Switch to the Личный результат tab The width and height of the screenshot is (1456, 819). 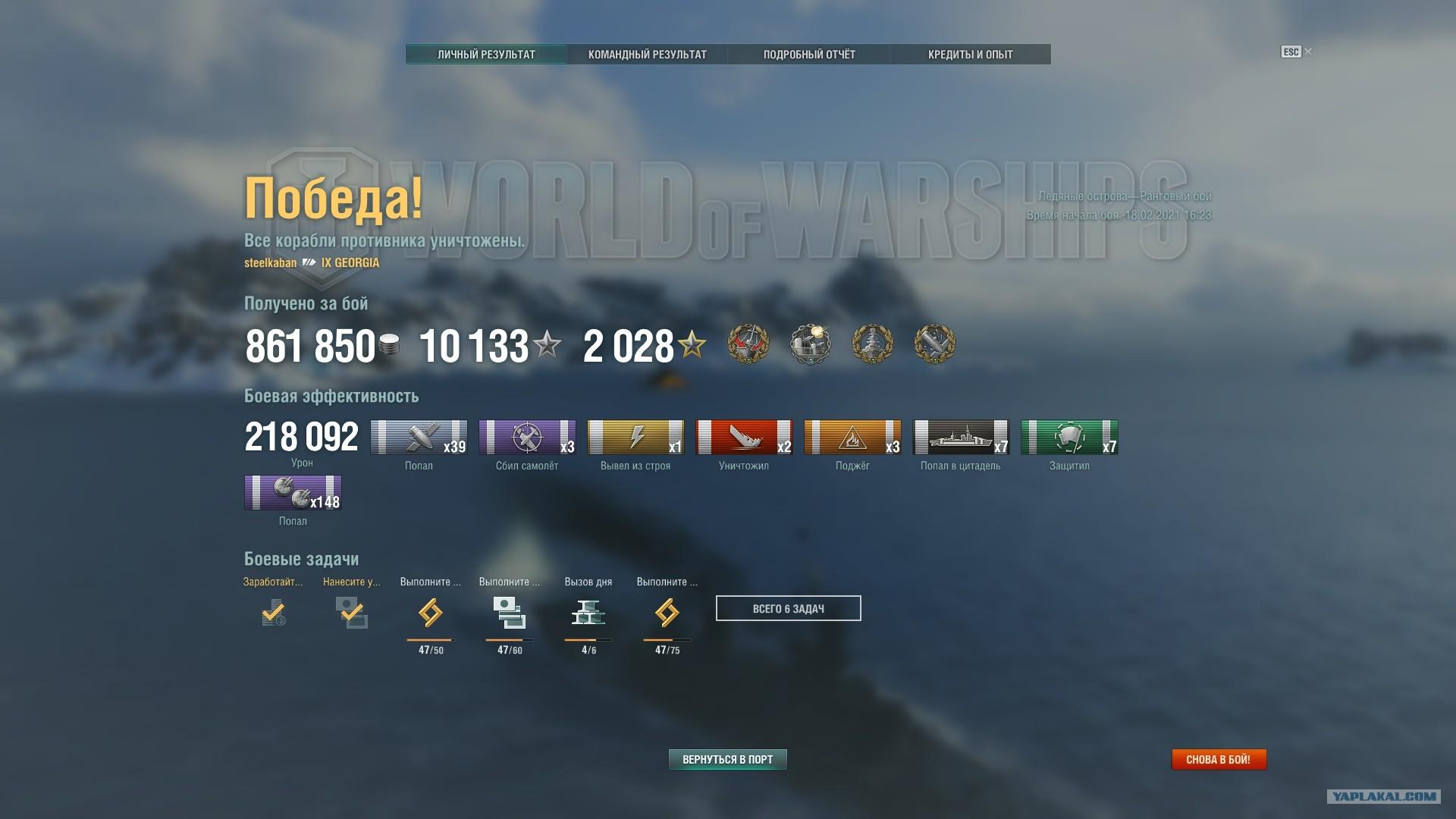click(x=486, y=55)
